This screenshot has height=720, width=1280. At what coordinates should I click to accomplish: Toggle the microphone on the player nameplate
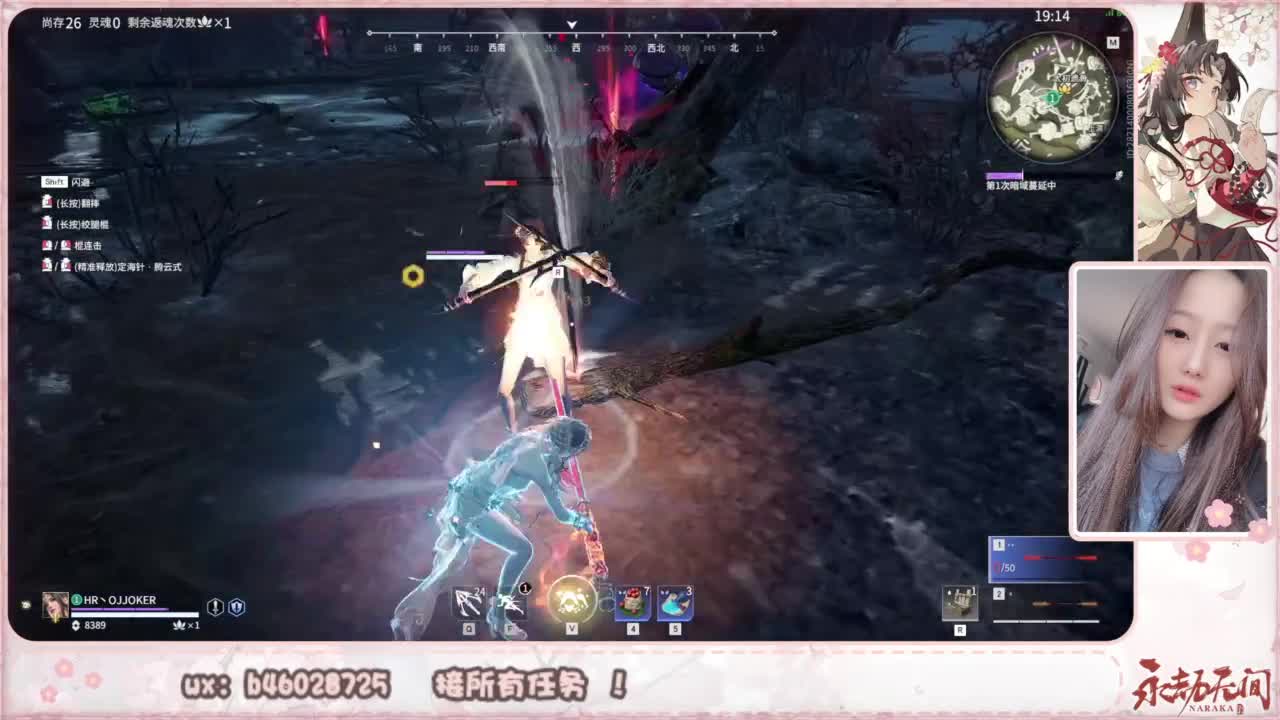215,608
